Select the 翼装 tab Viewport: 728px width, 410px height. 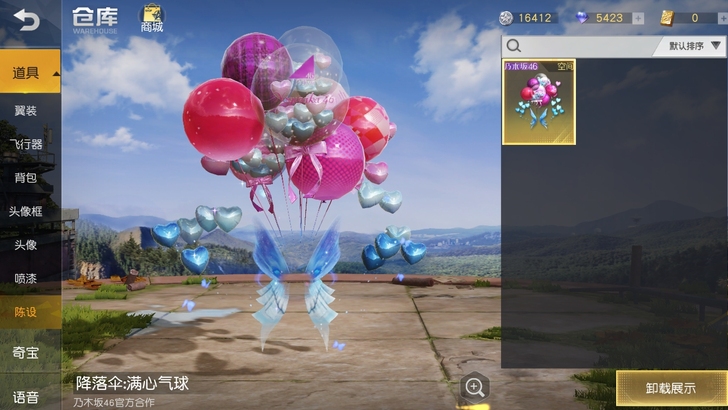26,110
